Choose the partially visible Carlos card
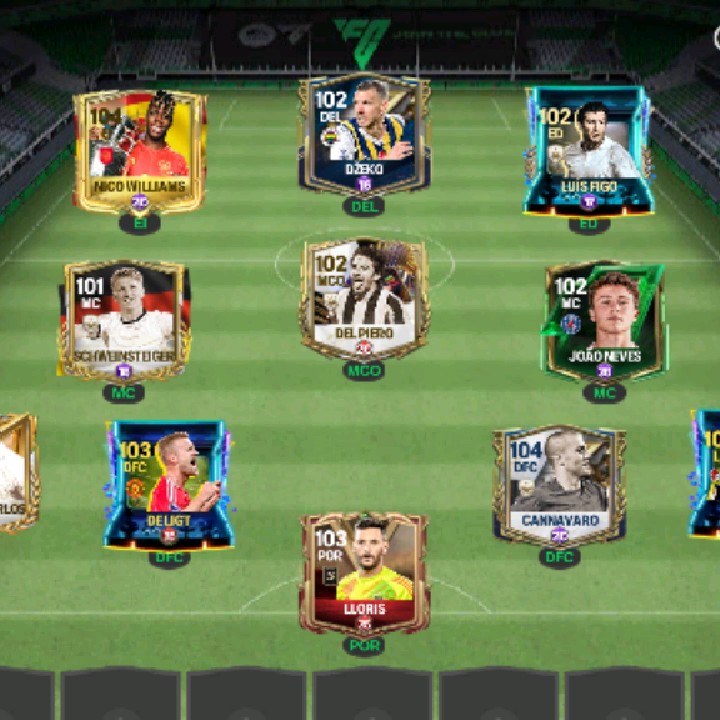This screenshot has width=720, height=720. tap(17, 472)
